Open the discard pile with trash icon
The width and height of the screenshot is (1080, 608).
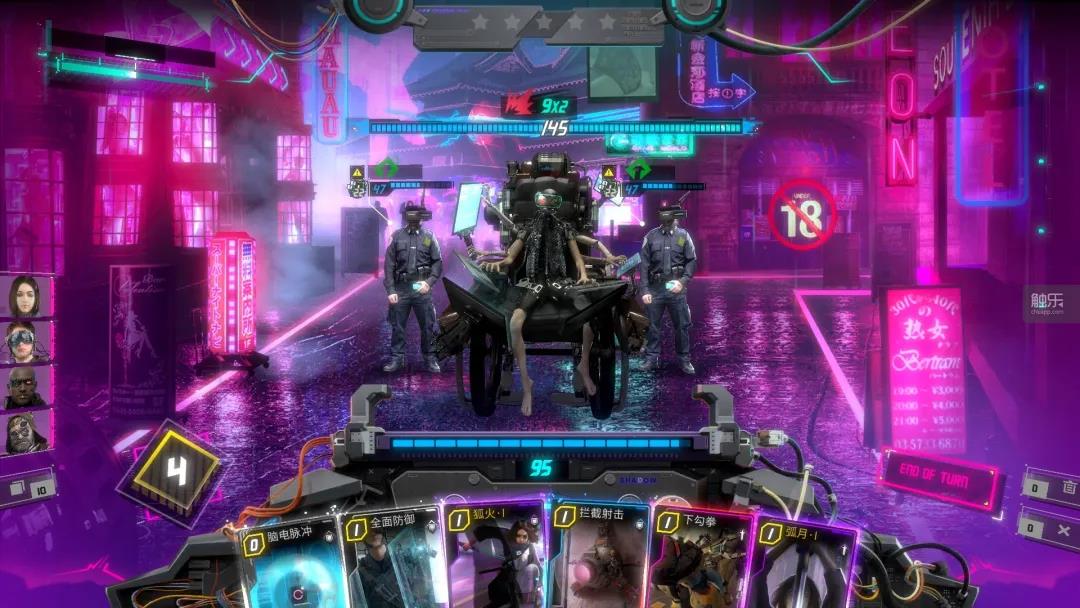(1046, 488)
